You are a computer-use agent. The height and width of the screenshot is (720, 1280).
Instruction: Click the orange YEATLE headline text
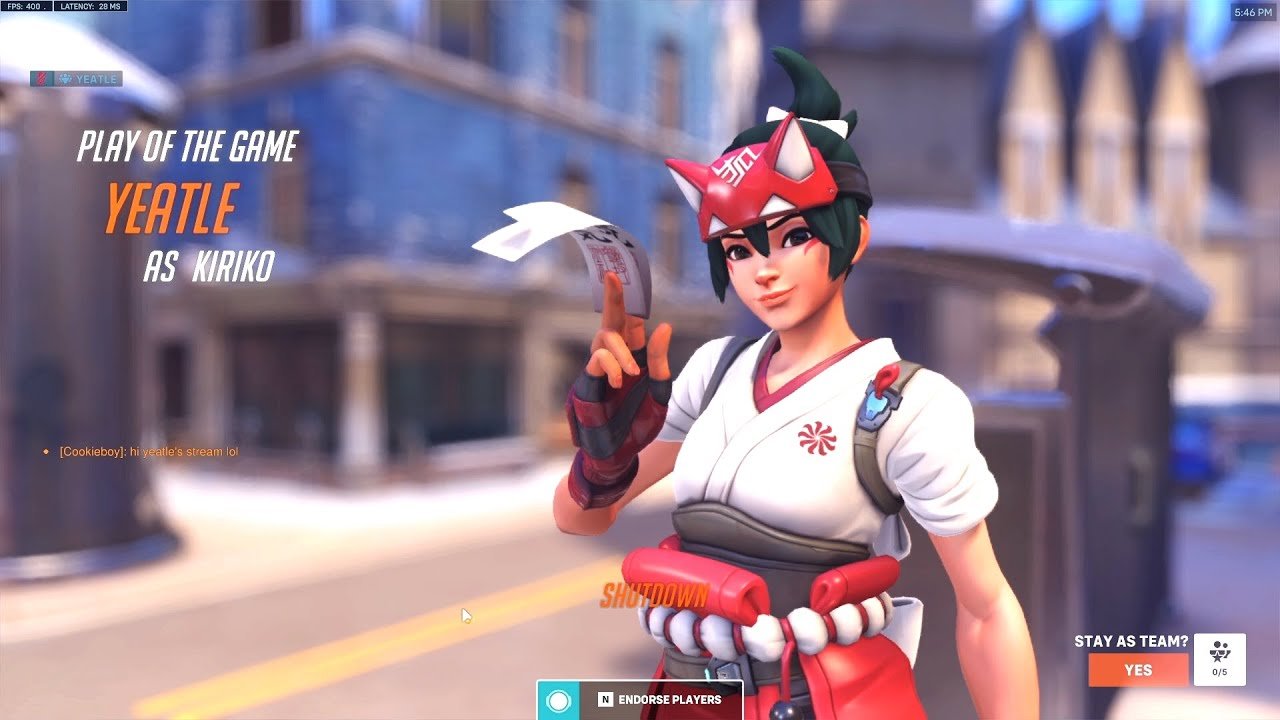click(170, 208)
